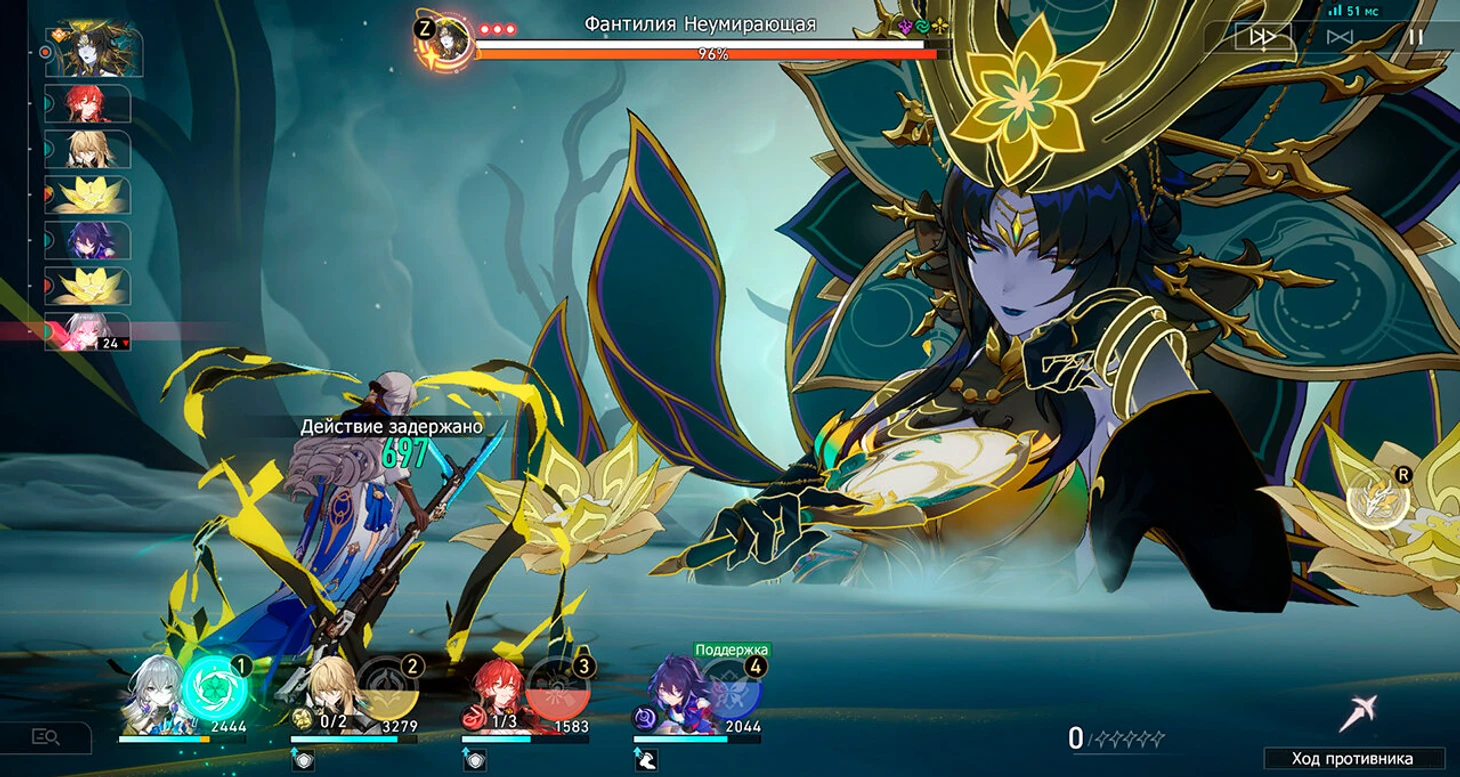Select the blonde character portrait in party bar
1460x777 pixels.
327,694
